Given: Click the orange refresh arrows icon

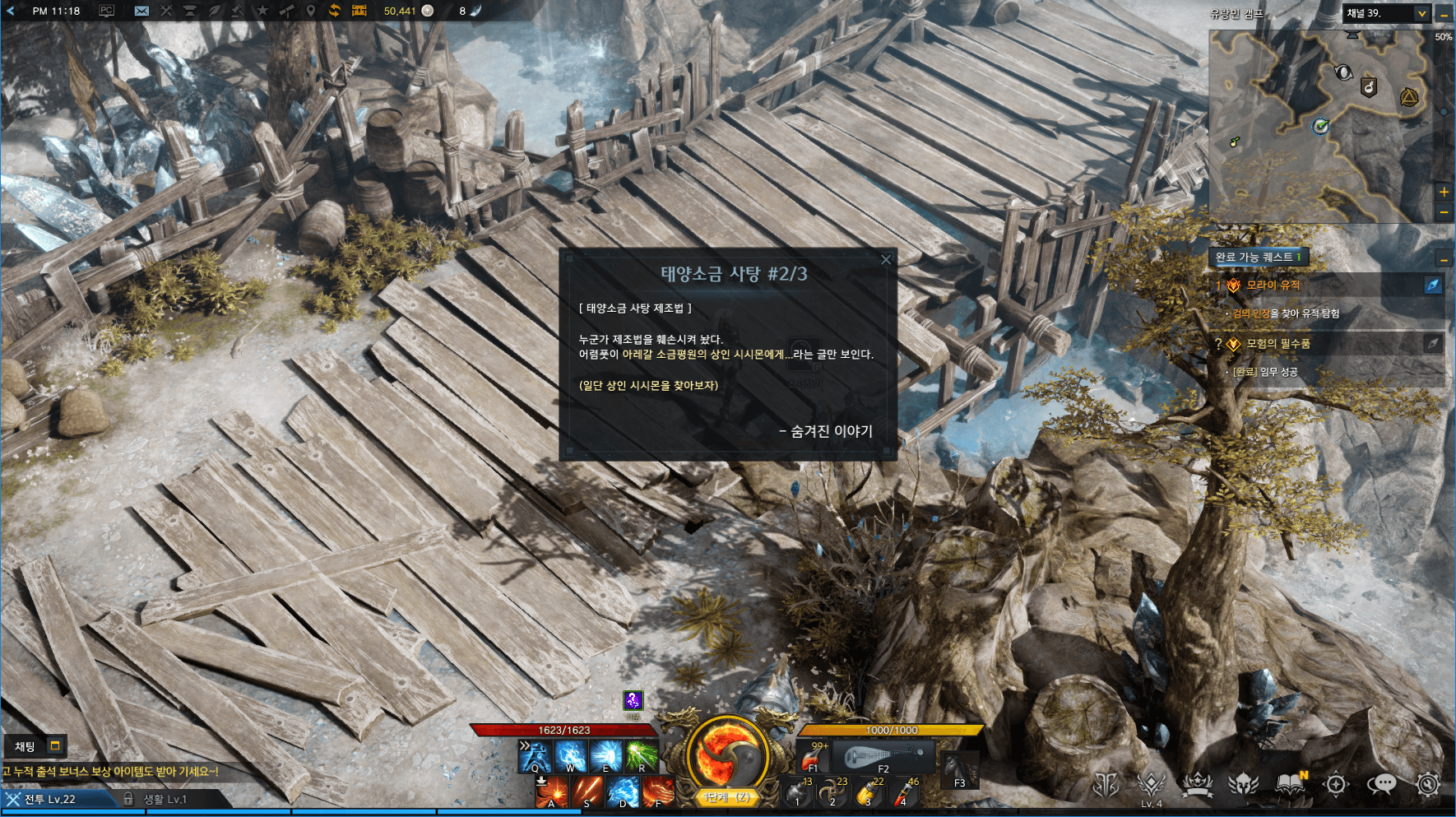Looking at the screenshot, I should click(334, 11).
